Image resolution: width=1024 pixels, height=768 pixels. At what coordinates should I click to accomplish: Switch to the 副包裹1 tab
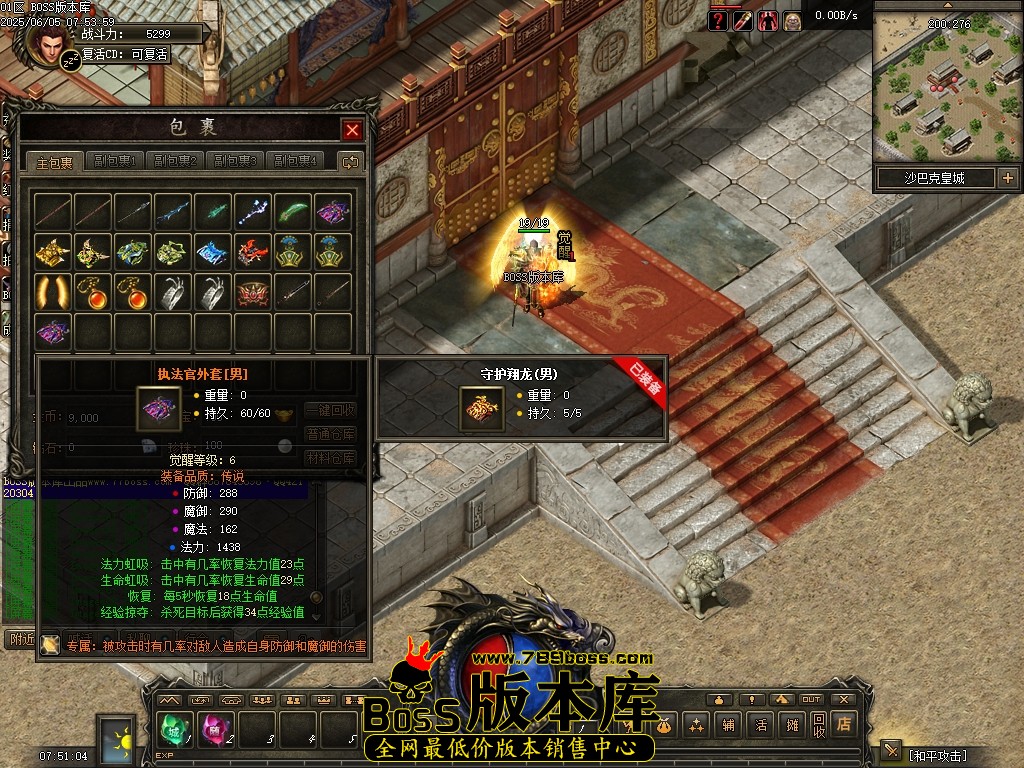click(115, 161)
